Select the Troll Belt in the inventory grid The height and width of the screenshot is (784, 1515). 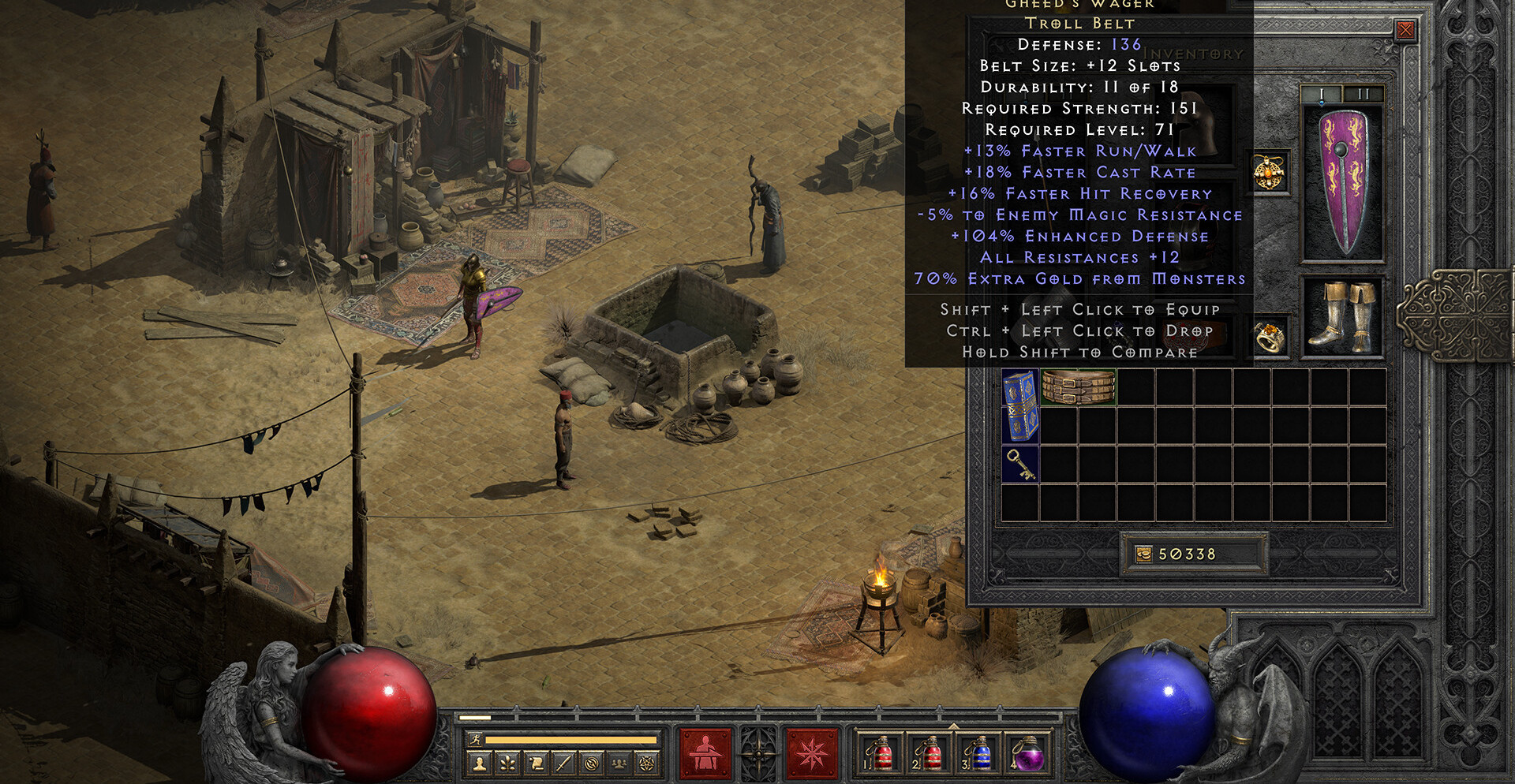(1078, 386)
